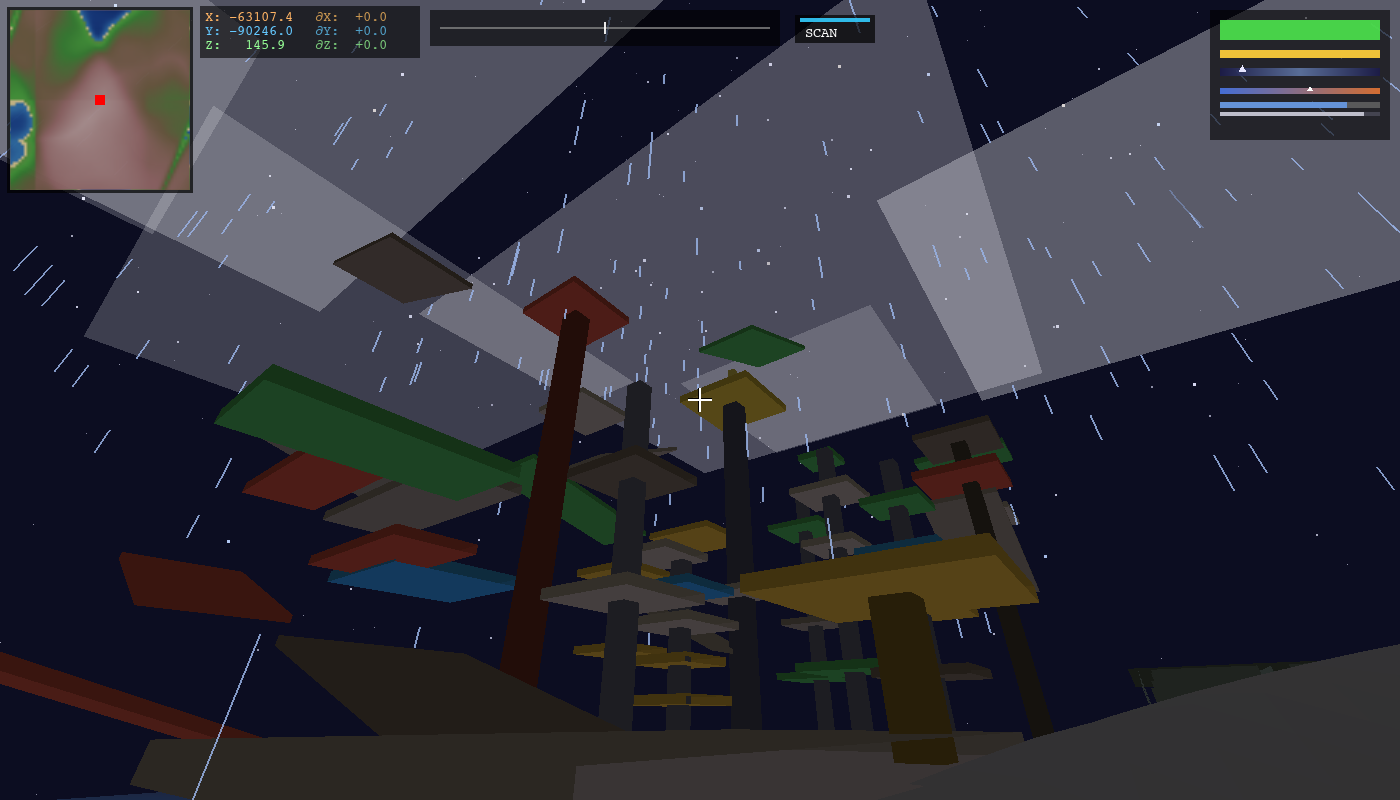The width and height of the screenshot is (1400, 800).
Task: Click the triangle handle on the dark gradient slider
Action: click(1242, 69)
